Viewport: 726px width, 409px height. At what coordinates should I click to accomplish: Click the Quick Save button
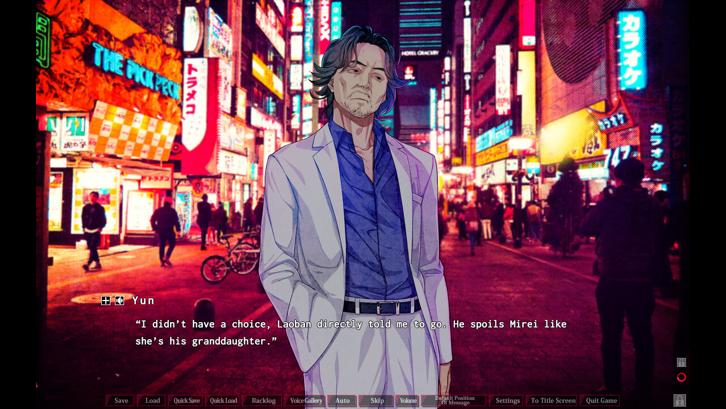(186, 401)
